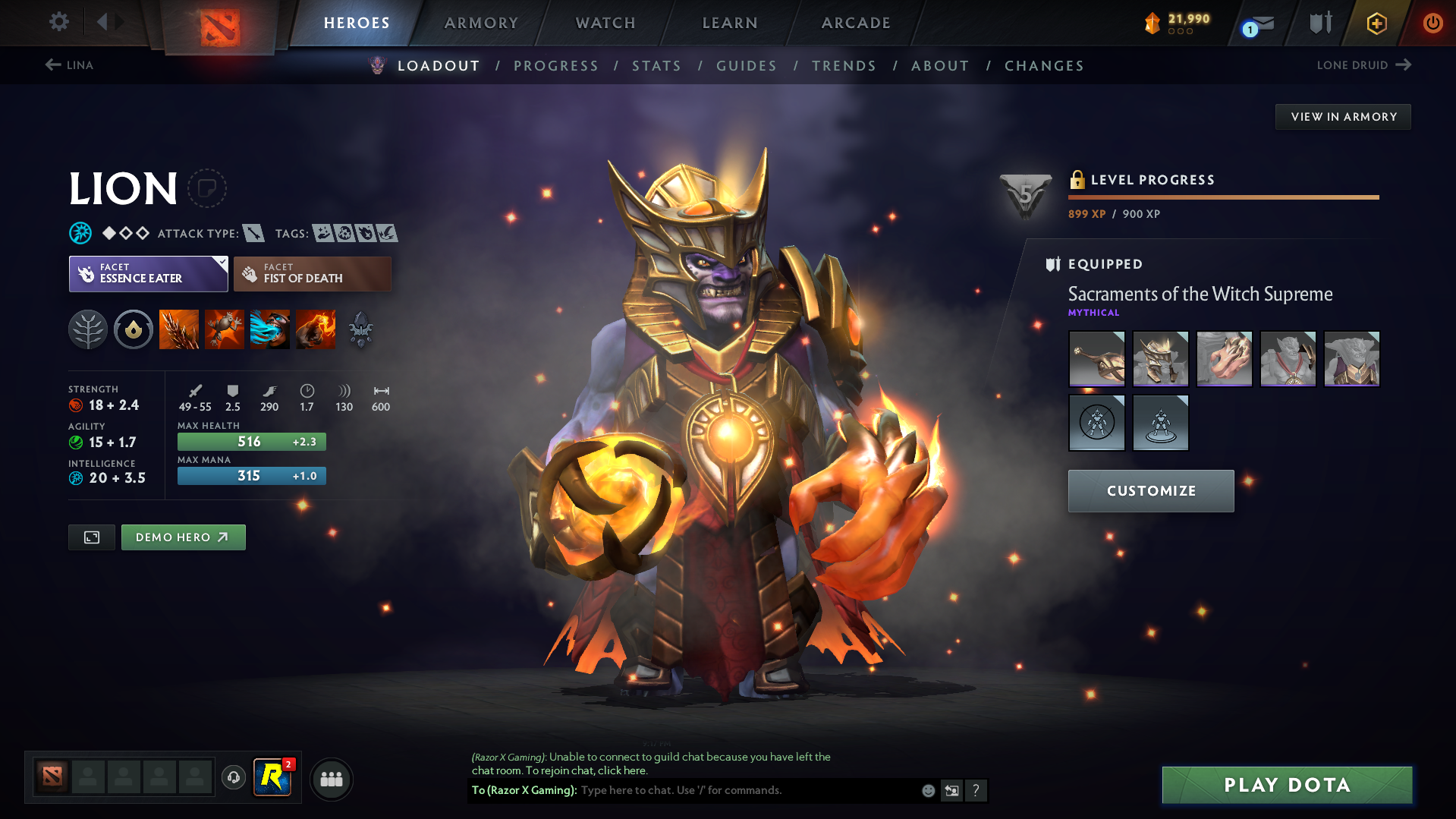This screenshot has width=1456, height=819.
Task: View the Mana Drain ability icon
Action: (x=269, y=329)
